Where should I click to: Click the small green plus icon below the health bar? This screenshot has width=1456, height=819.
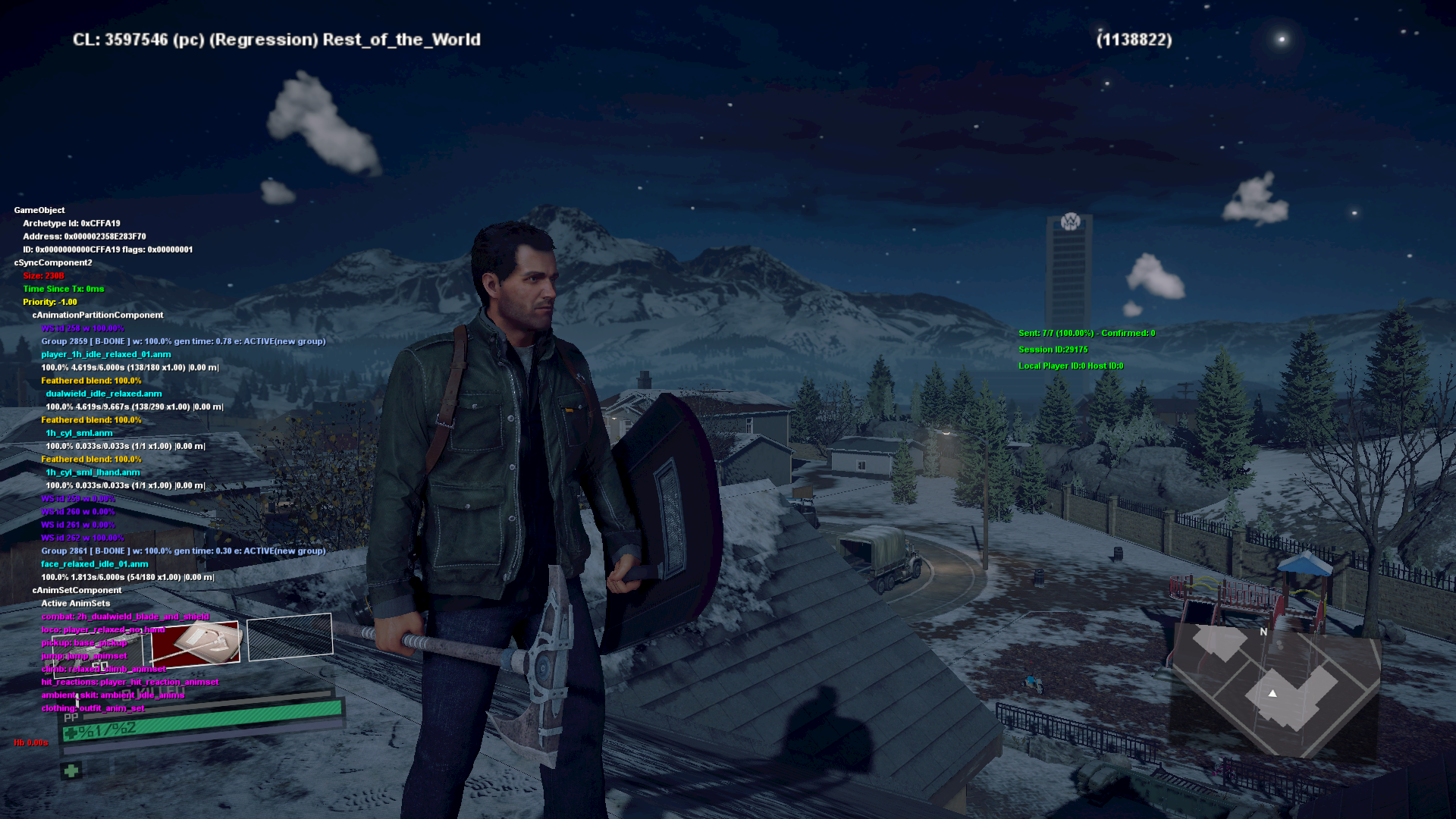click(71, 771)
